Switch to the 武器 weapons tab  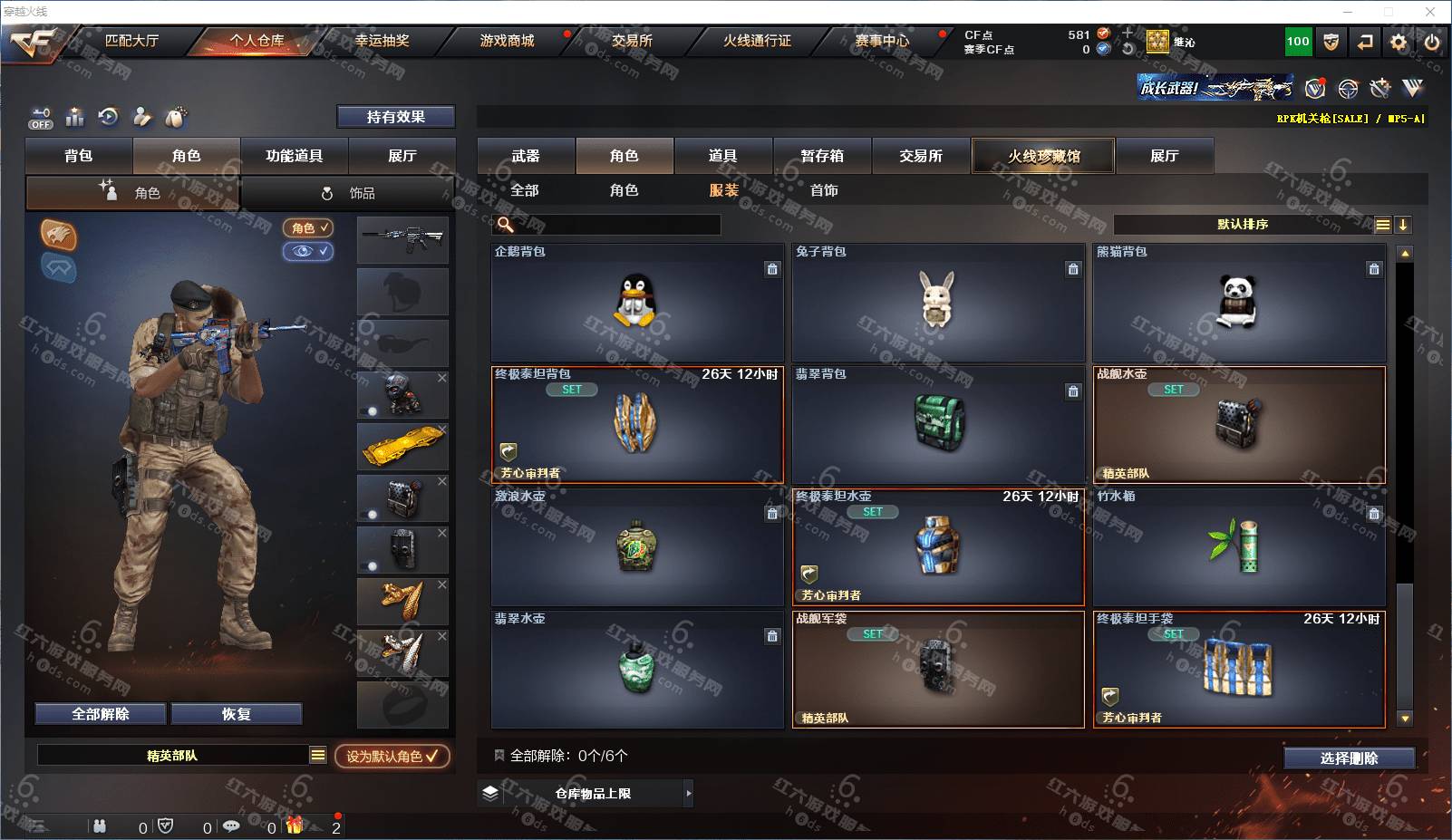click(x=526, y=156)
